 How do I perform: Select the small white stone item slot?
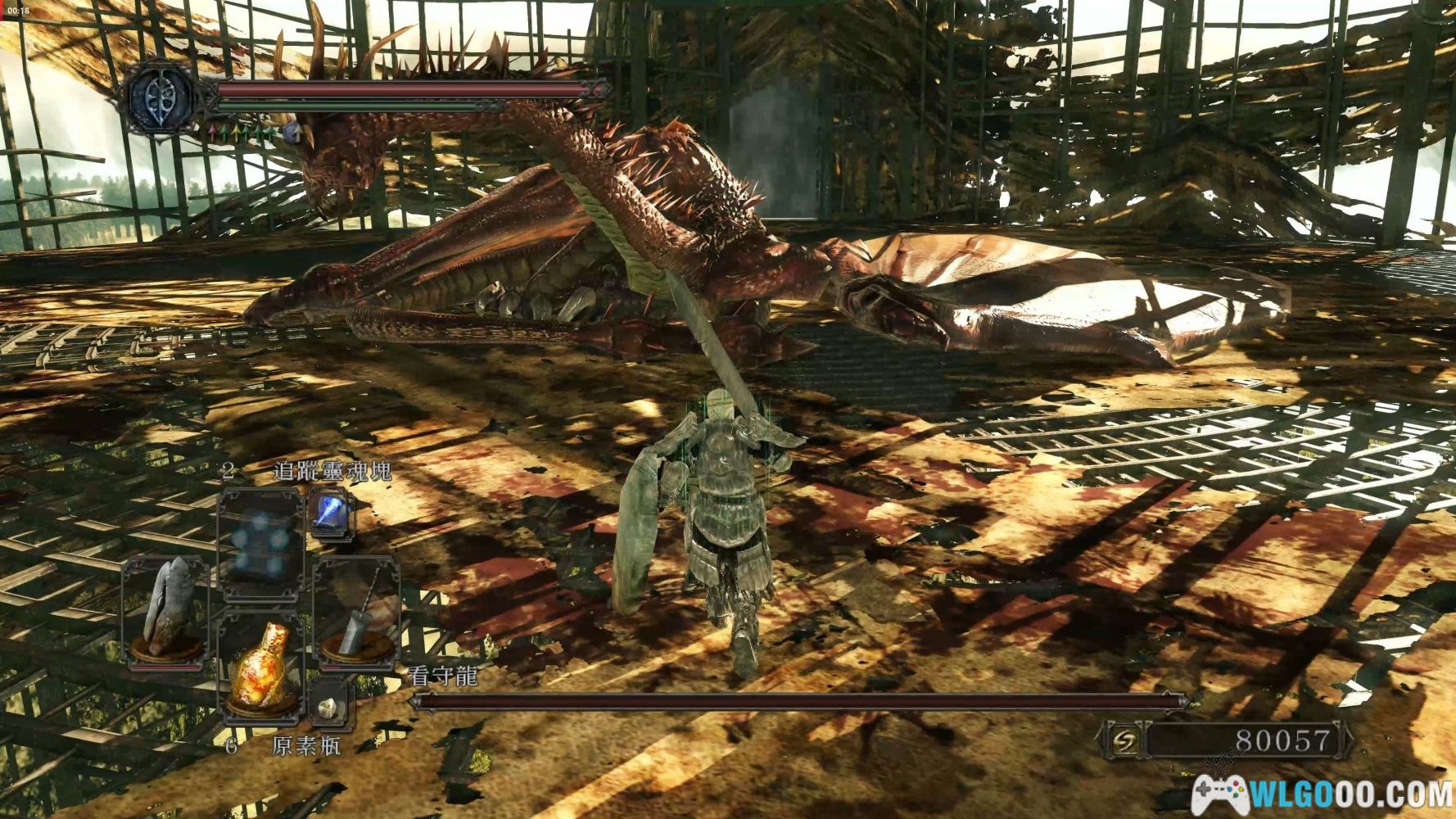(x=331, y=704)
